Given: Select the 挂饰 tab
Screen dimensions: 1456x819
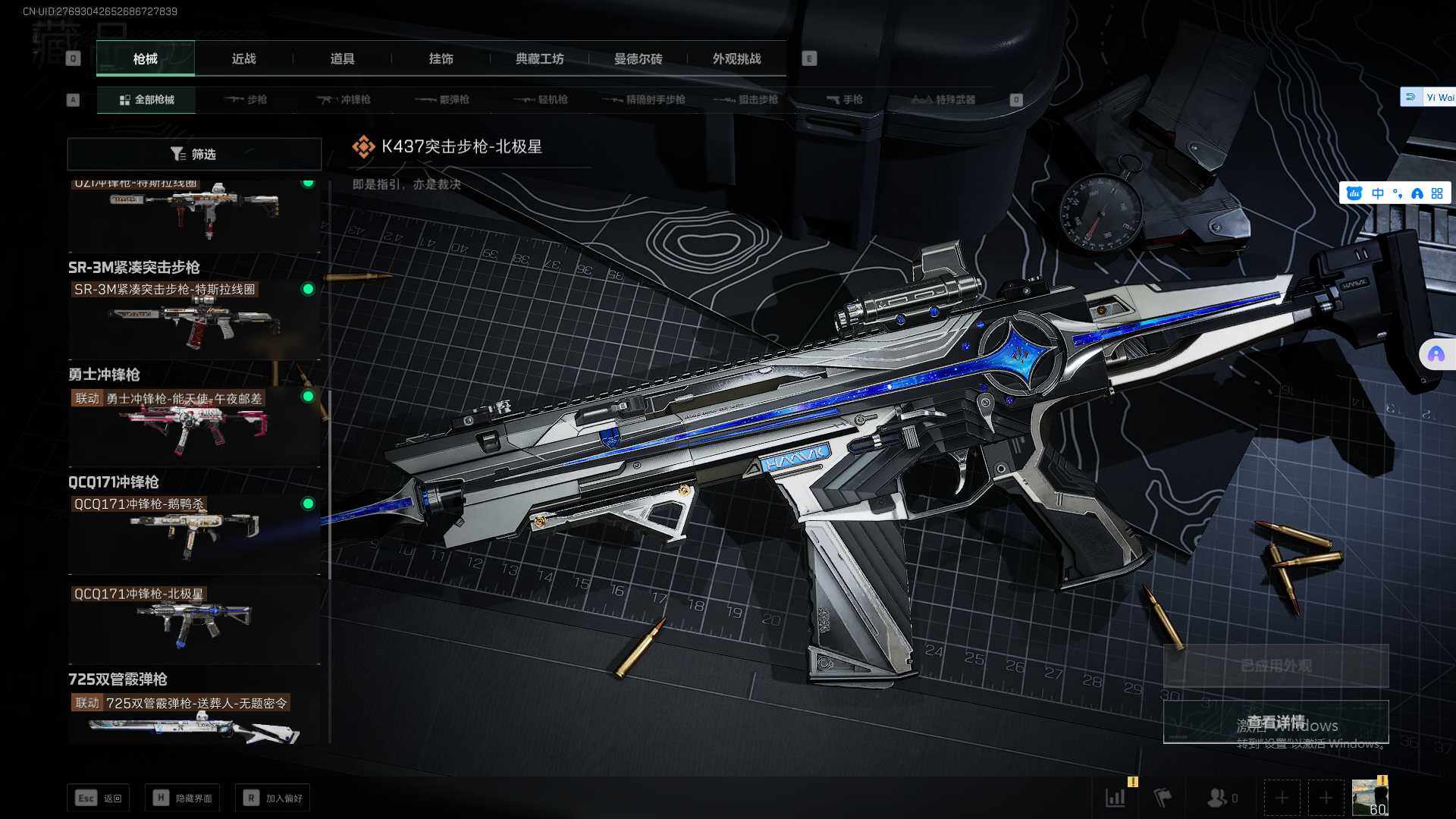Looking at the screenshot, I should tap(441, 58).
